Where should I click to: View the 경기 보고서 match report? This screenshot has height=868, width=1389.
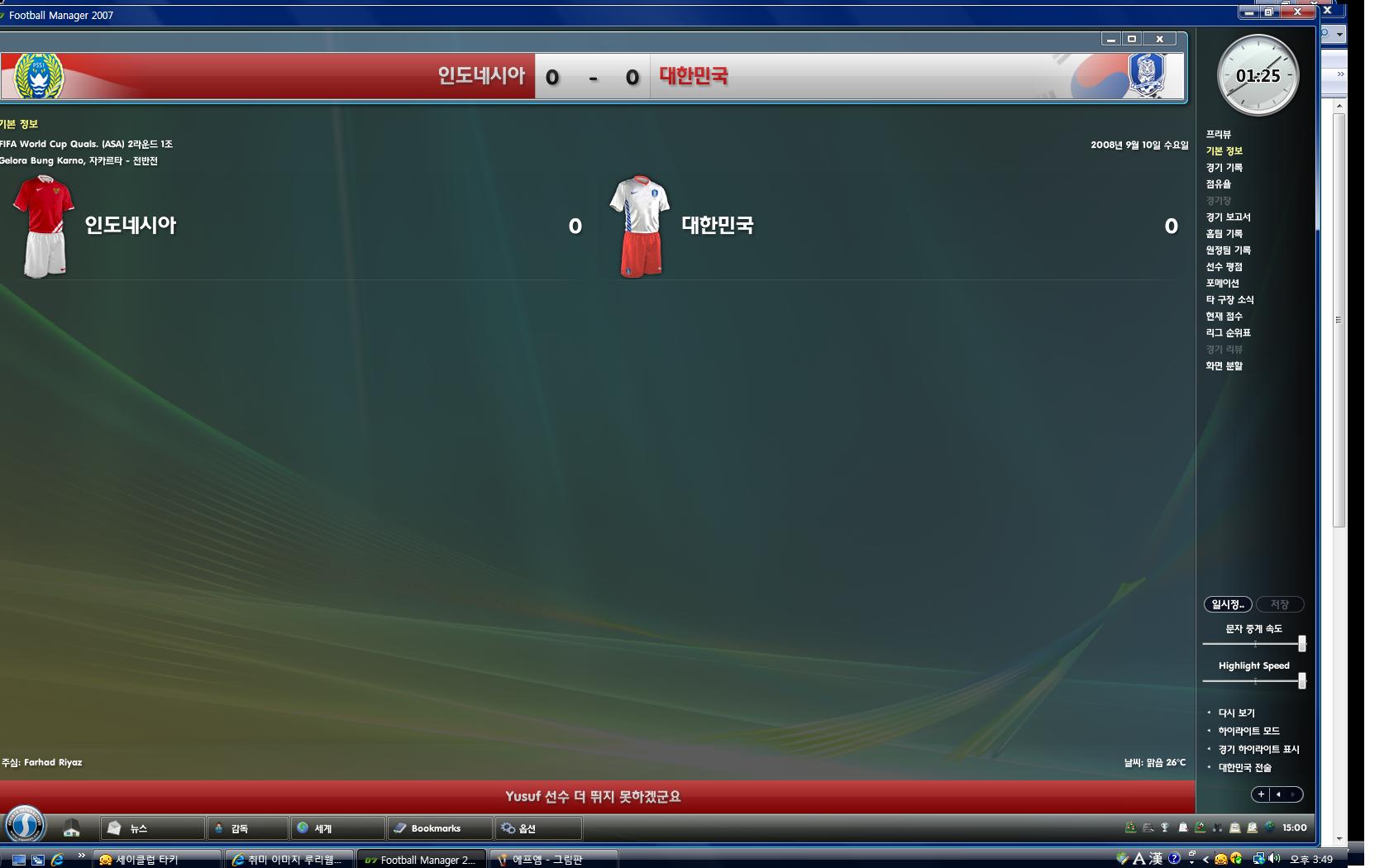[1228, 217]
